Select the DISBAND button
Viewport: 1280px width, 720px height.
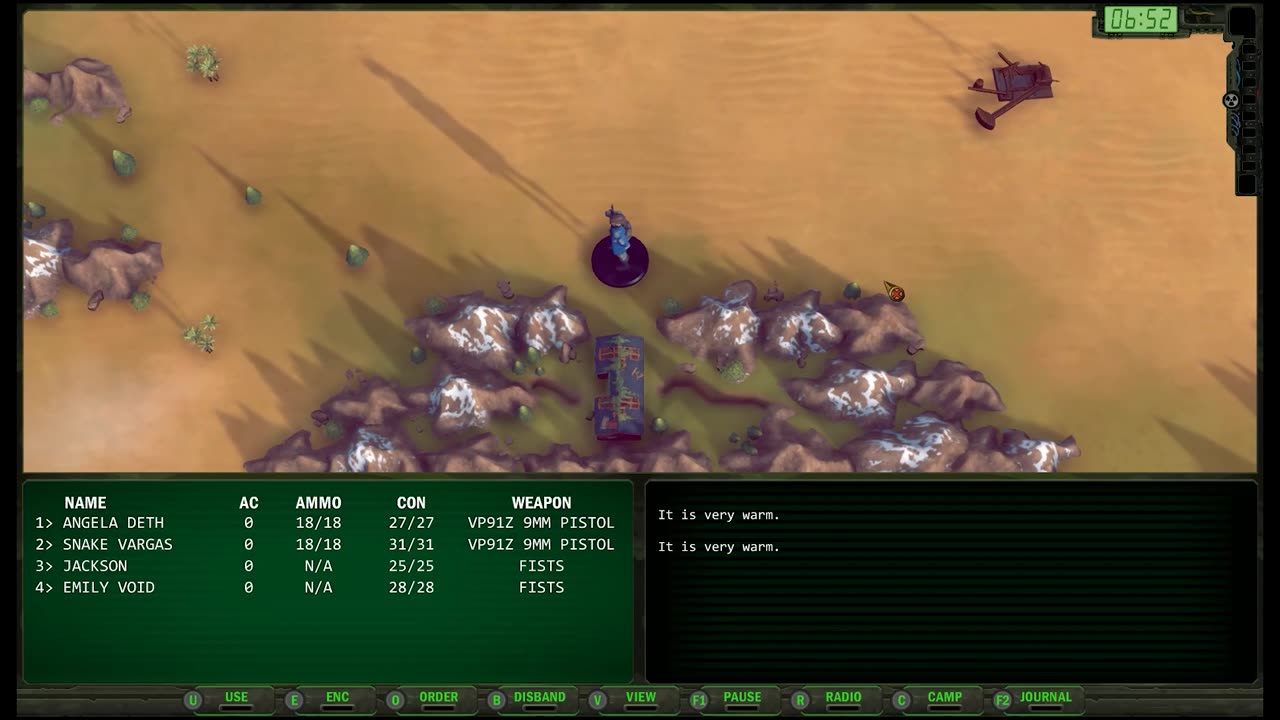point(539,698)
